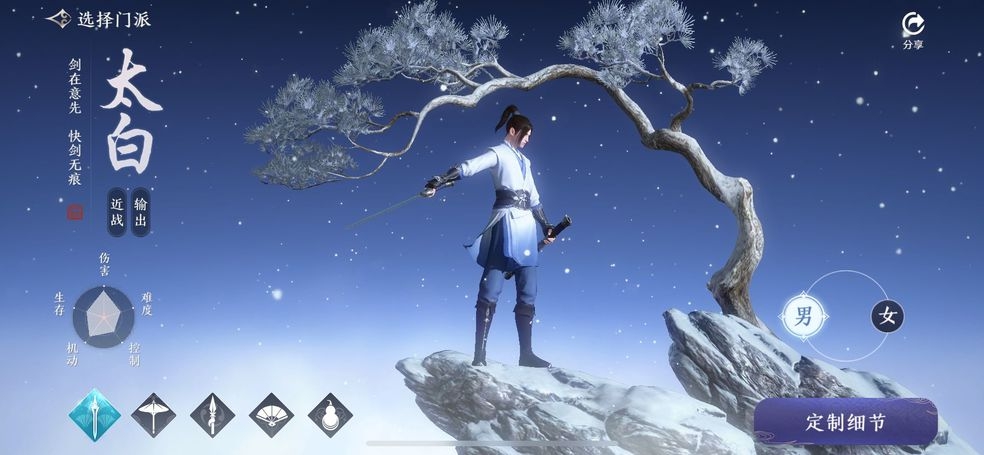Screen dimensions: 984x455
Task: Go back from the 选择门派 screen
Action: [59, 19]
